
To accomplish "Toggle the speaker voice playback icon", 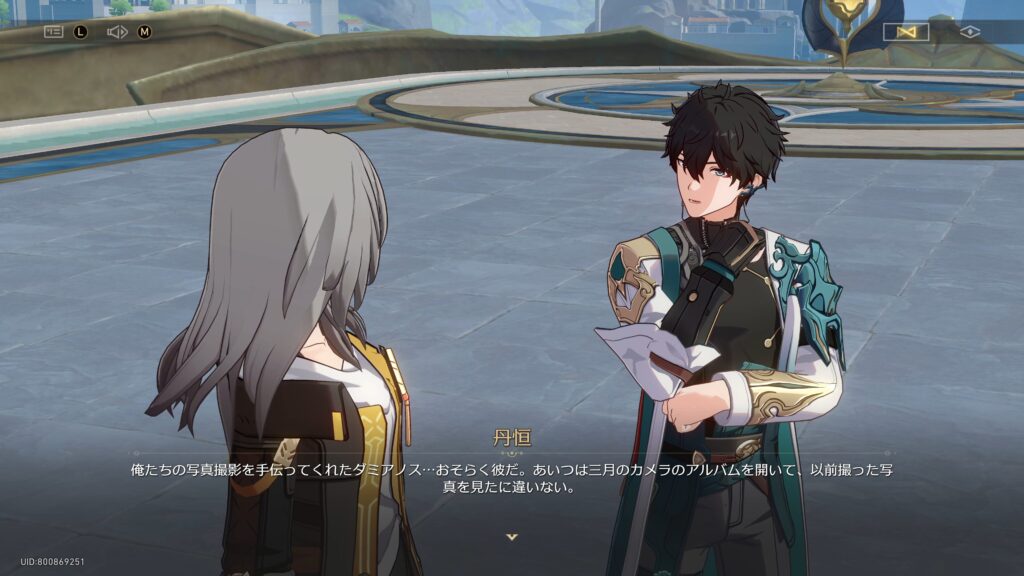I will point(117,32).
